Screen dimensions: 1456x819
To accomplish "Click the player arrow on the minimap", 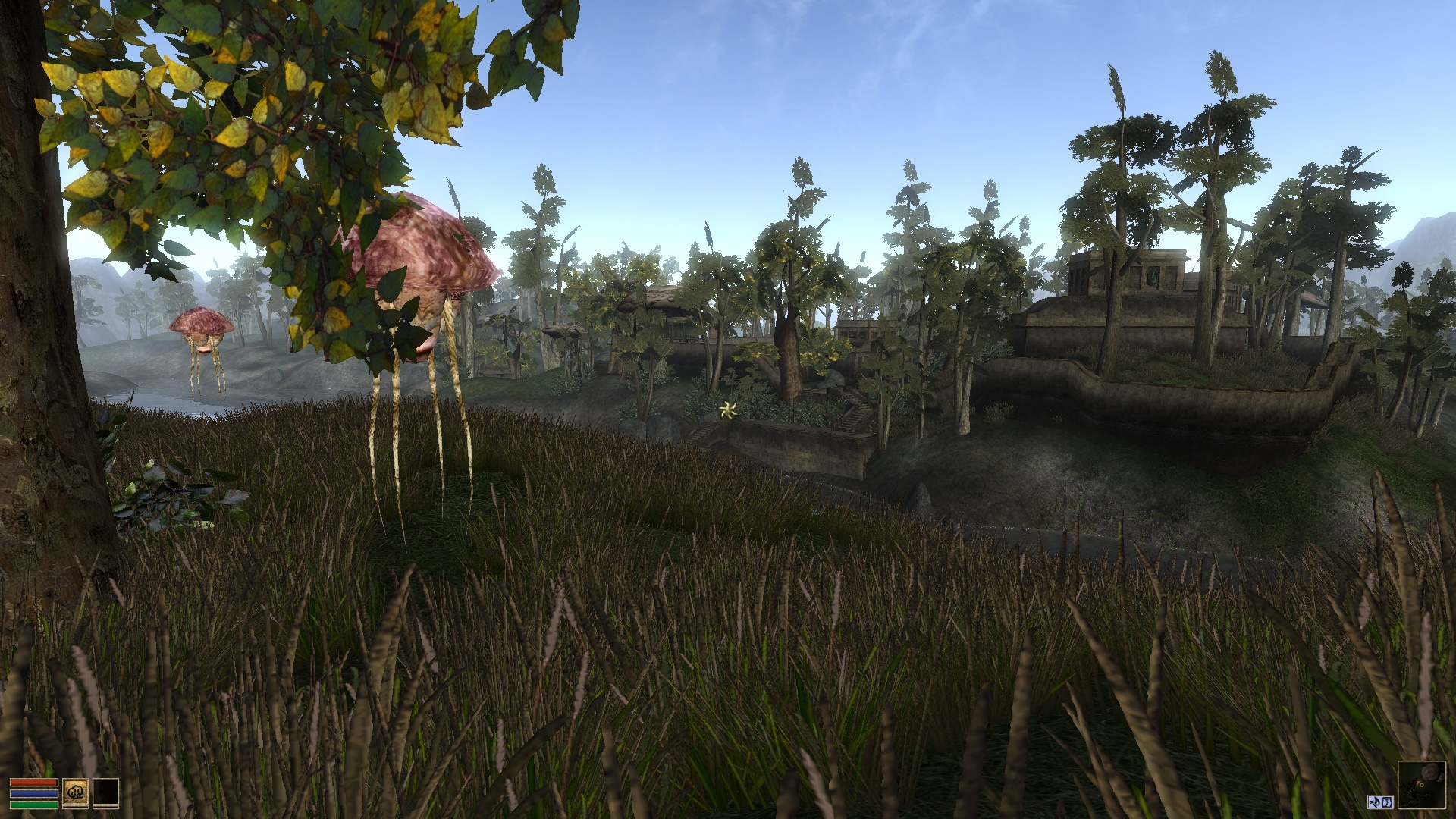I will 1420,785.
